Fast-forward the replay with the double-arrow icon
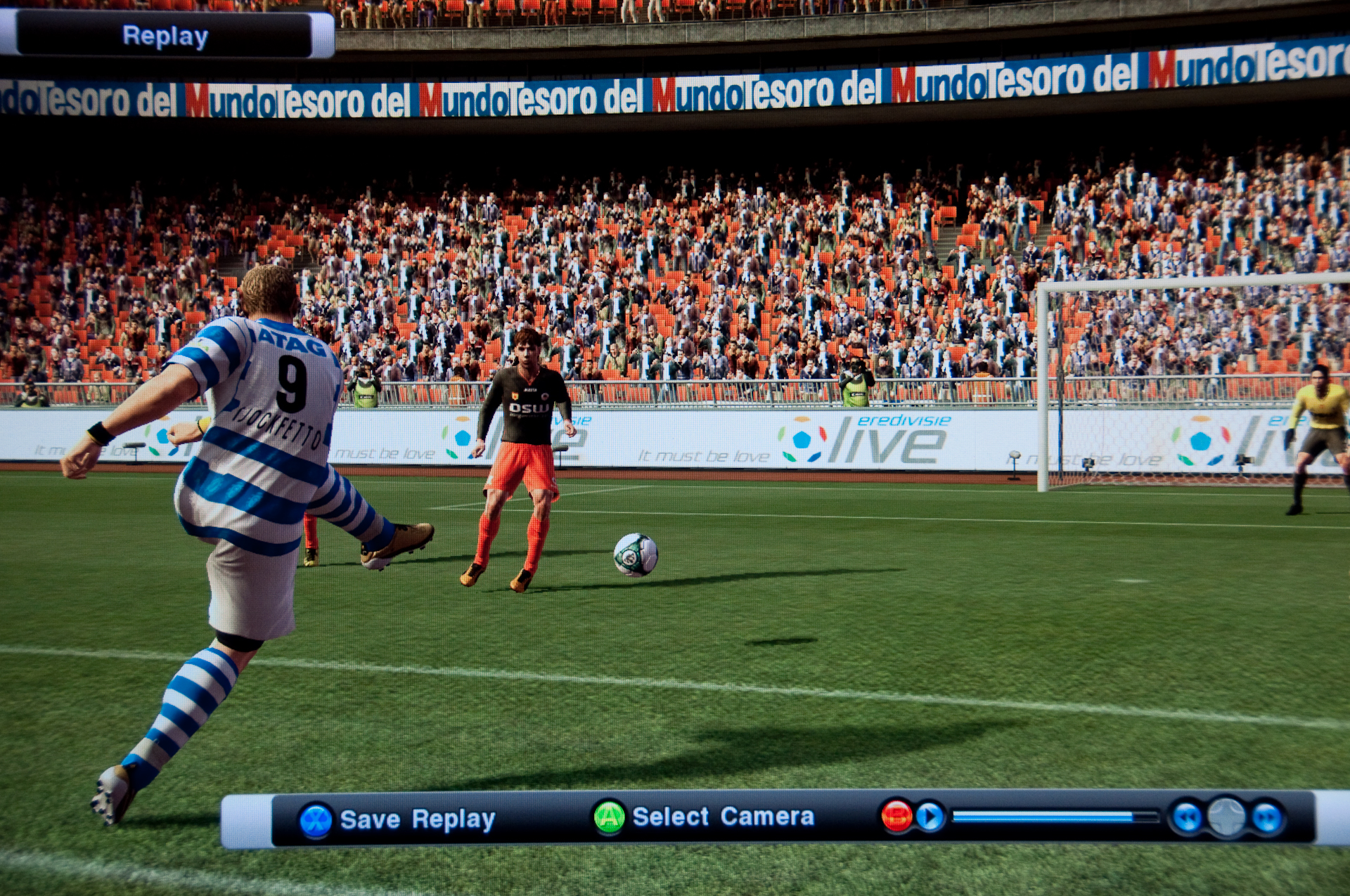Image resolution: width=1350 pixels, height=896 pixels. pos(1267,818)
